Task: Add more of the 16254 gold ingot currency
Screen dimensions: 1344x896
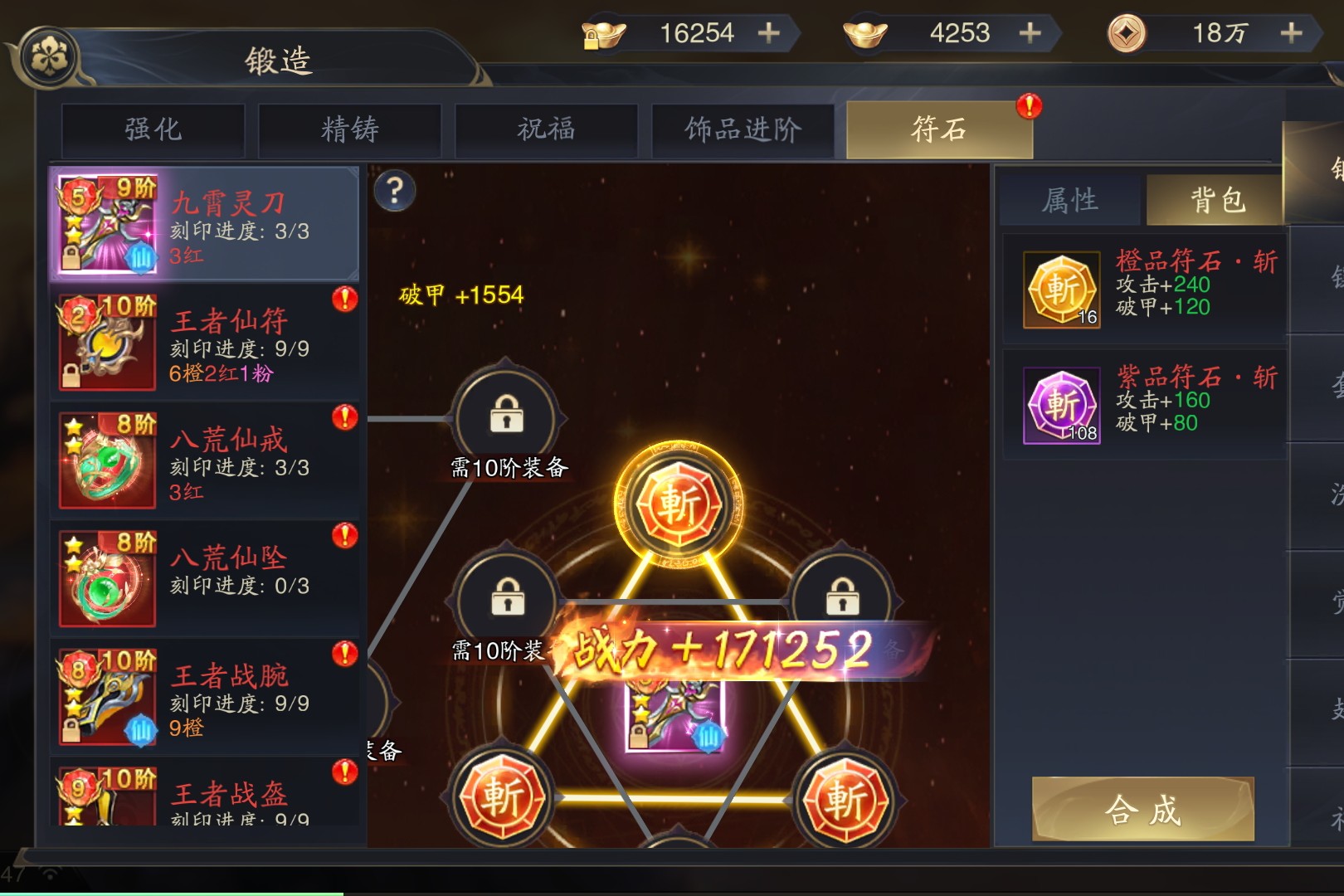Action: pyautogui.click(x=769, y=33)
